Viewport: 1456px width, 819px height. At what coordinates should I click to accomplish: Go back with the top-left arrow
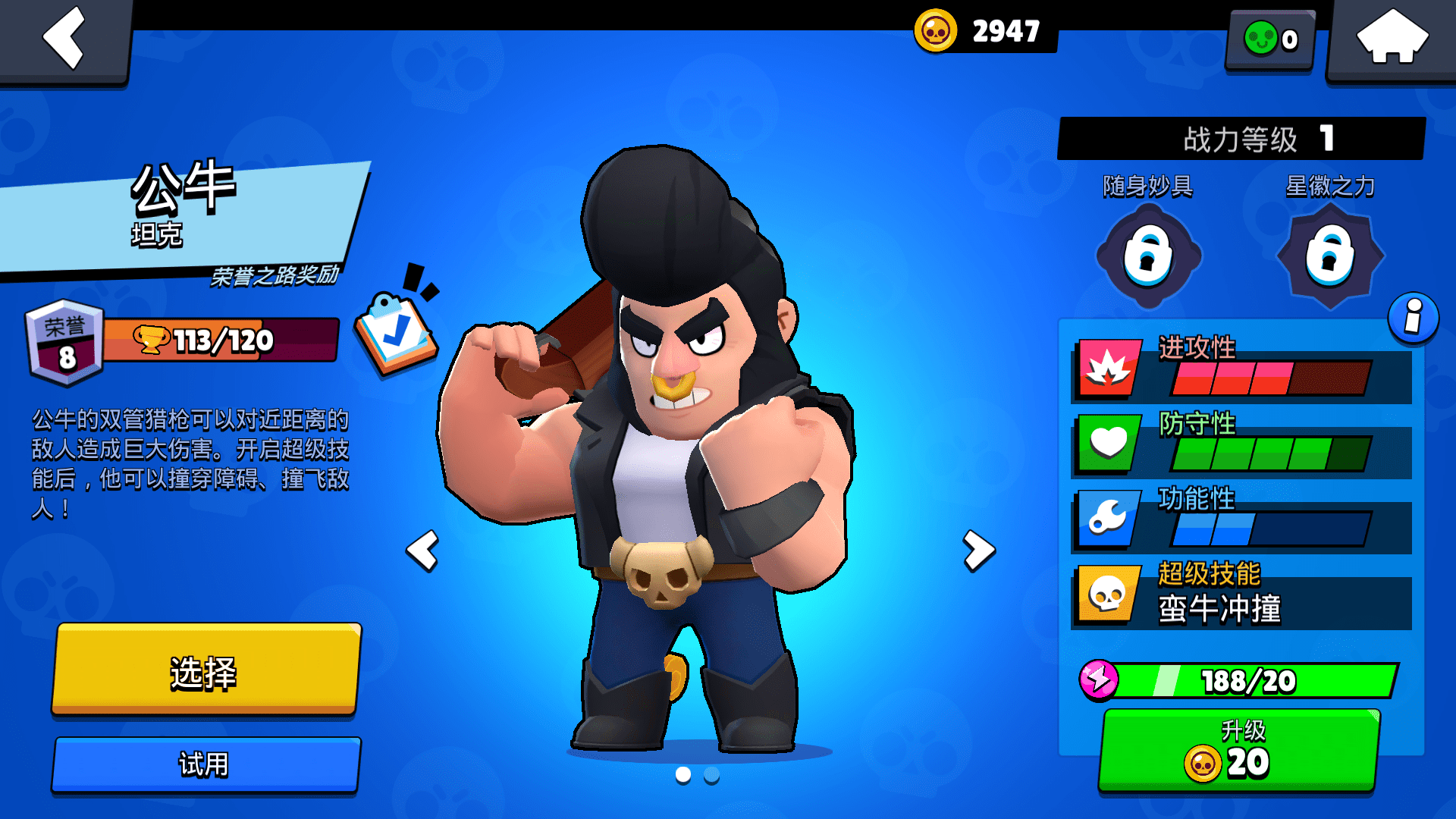(x=64, y=38)
